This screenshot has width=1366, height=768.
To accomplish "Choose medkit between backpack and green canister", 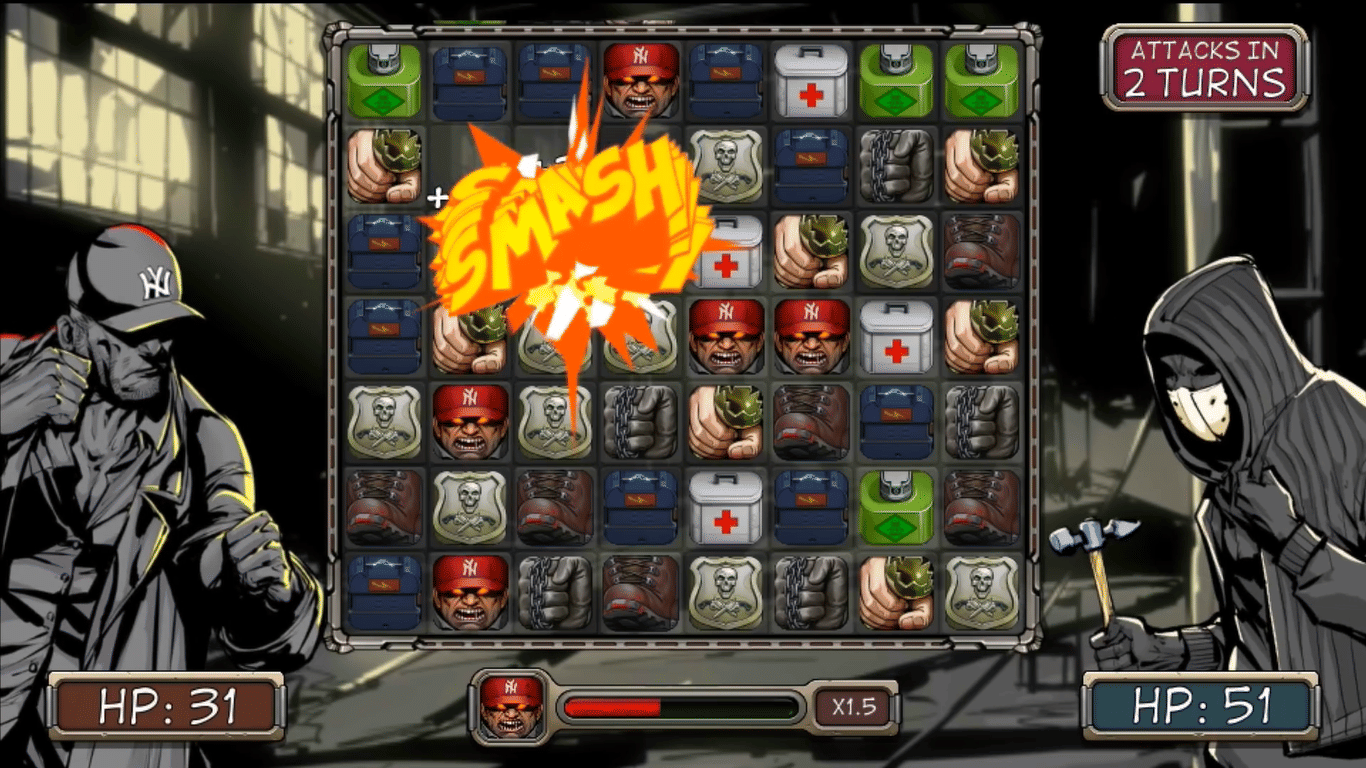I will tap(811, 80).
